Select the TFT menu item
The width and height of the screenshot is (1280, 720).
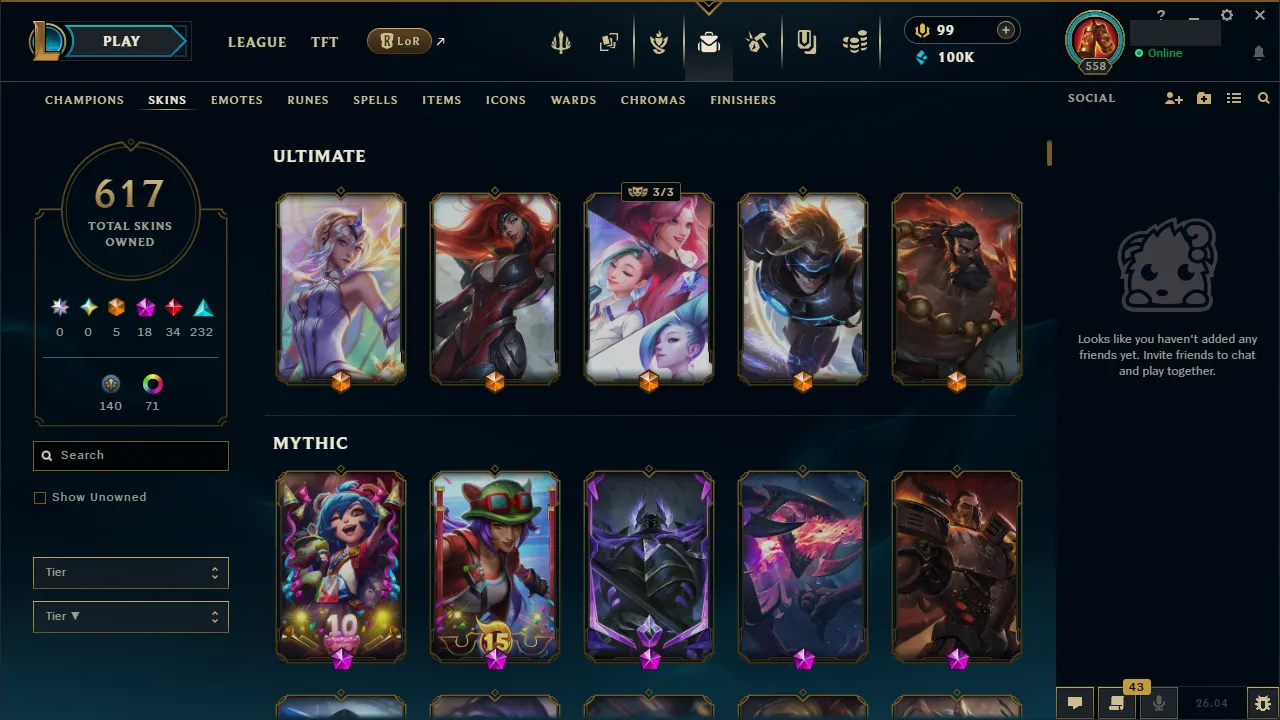[324, 42]
